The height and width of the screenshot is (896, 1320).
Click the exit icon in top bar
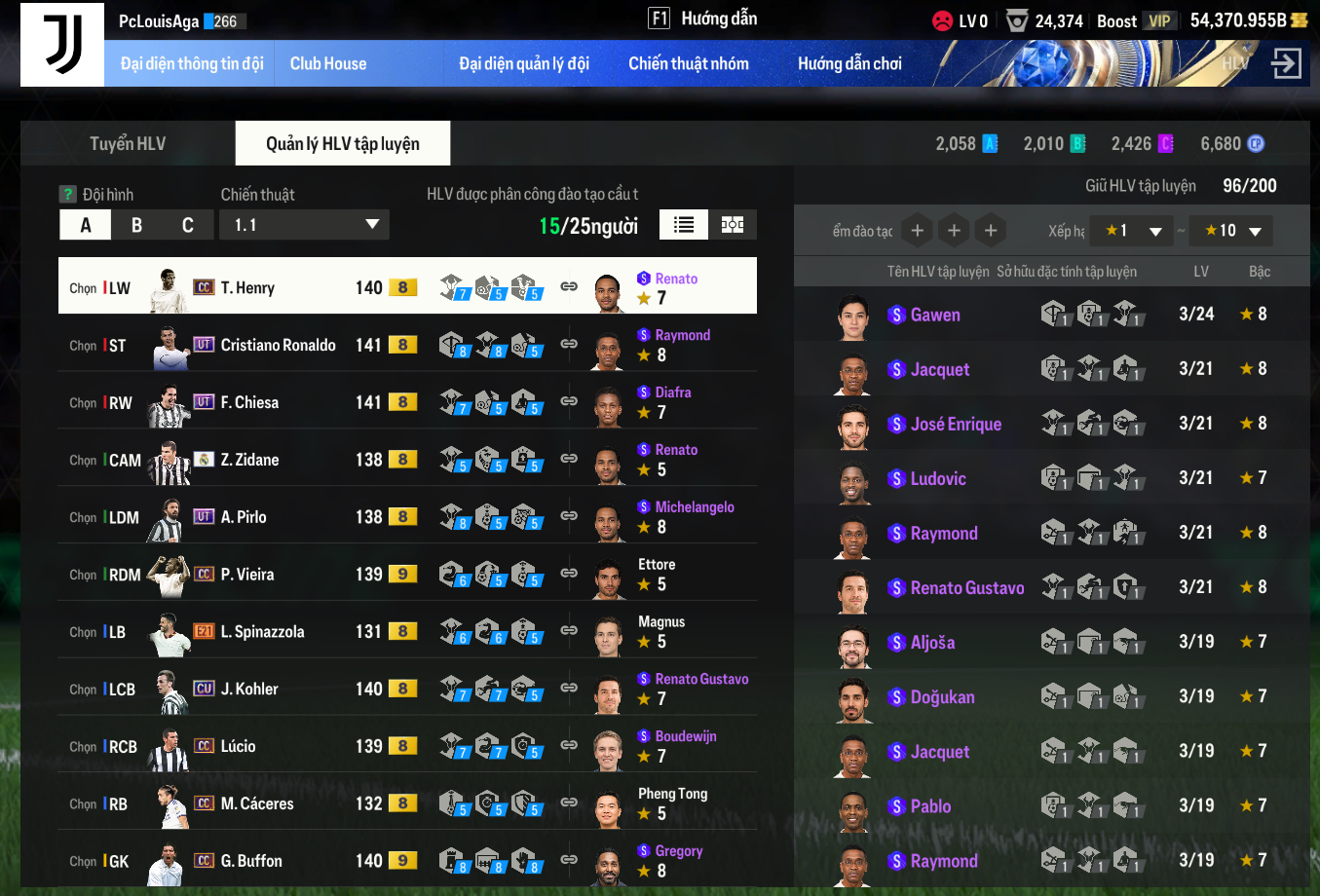[x=1286, y=64]
